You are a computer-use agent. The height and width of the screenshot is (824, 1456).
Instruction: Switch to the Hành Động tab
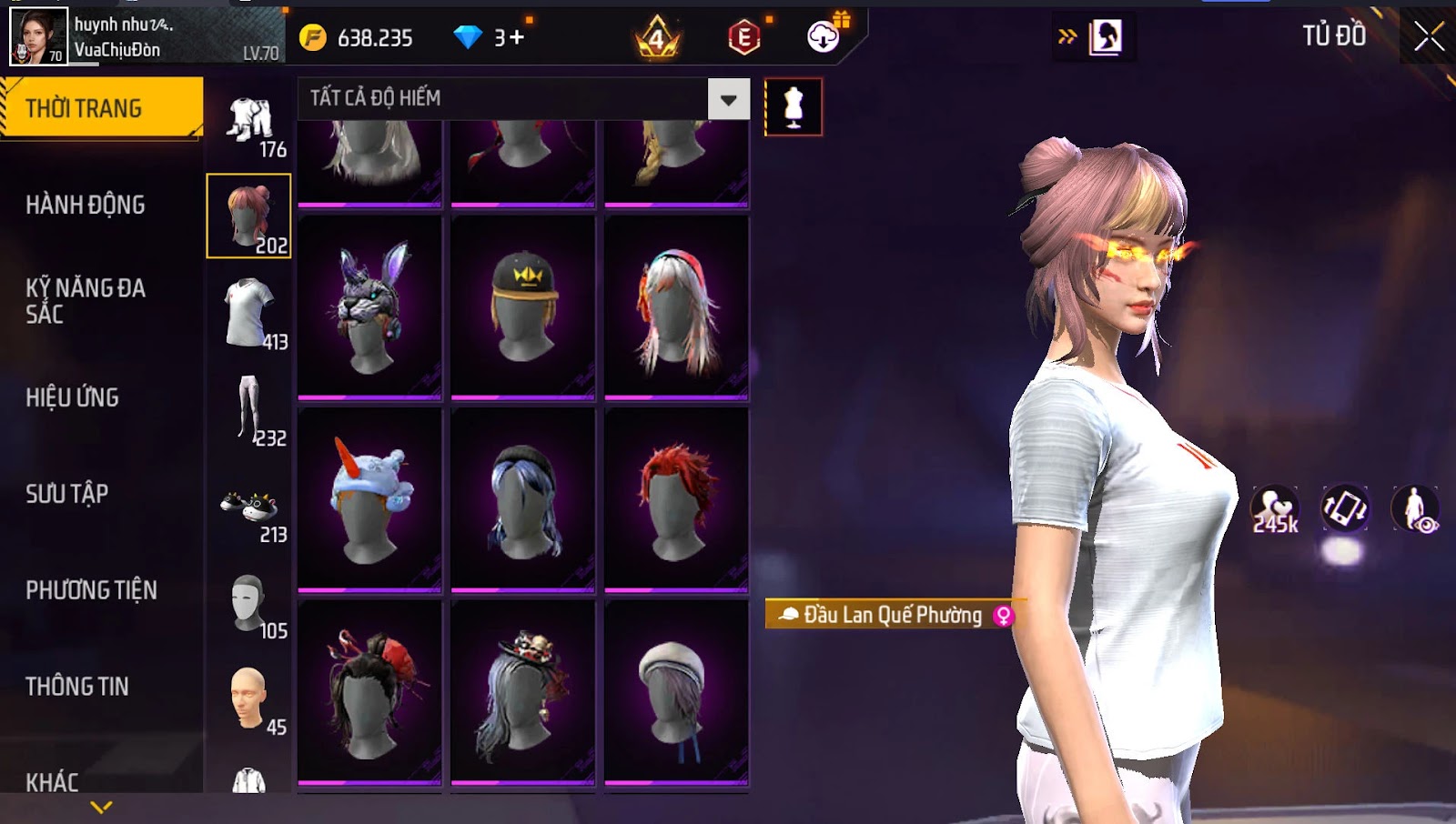(86, 205)
